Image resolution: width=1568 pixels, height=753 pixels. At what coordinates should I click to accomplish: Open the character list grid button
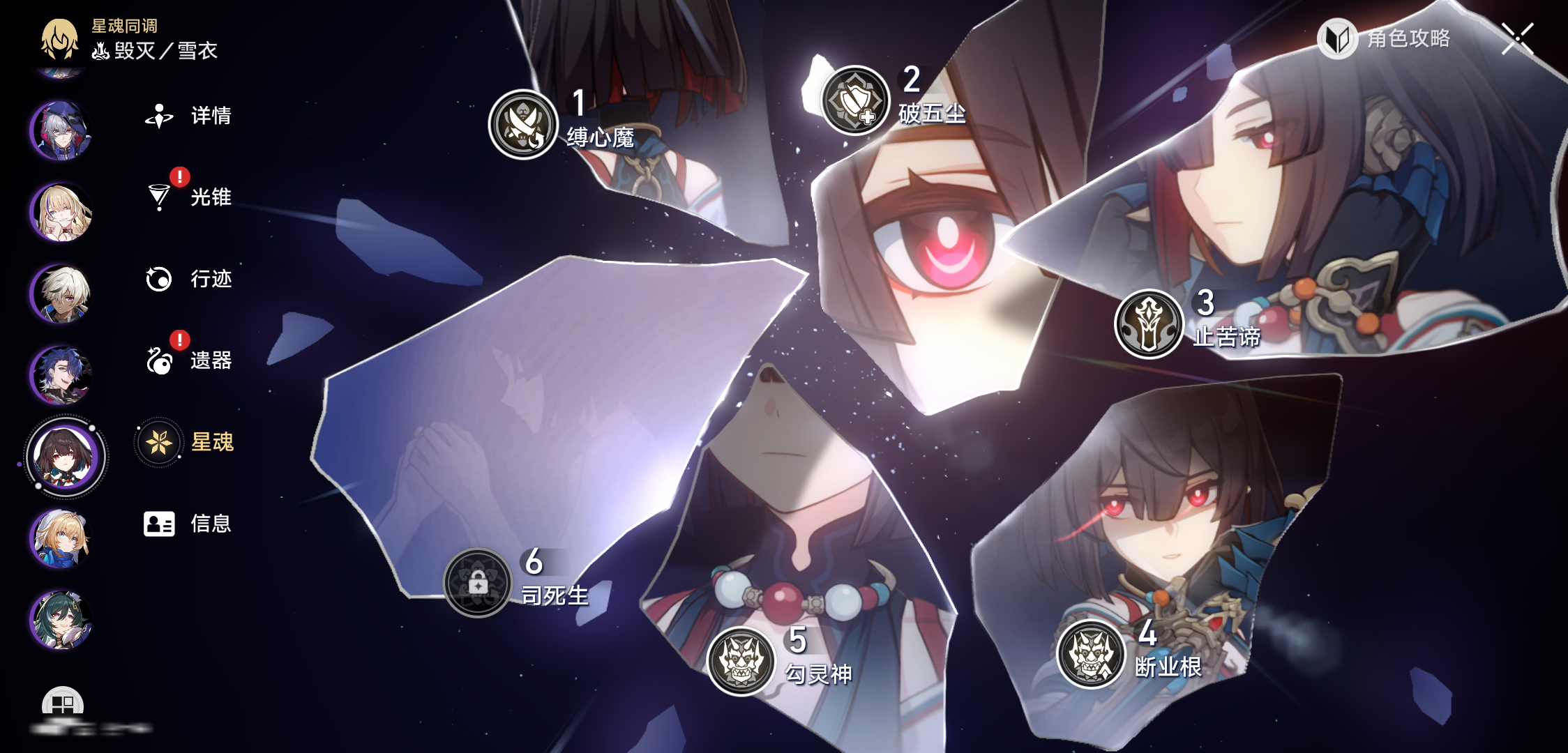[63, 704]
